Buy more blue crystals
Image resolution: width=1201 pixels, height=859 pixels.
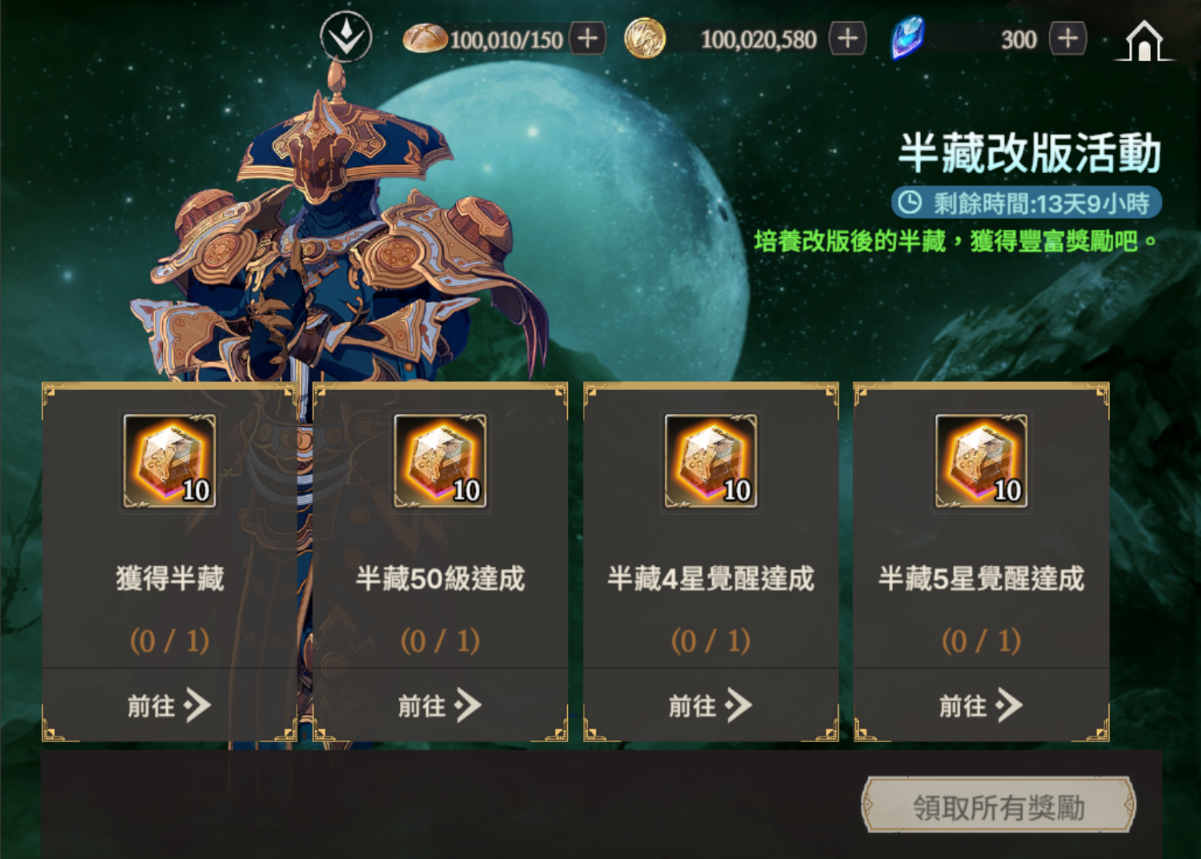[x=1068, y=39]
